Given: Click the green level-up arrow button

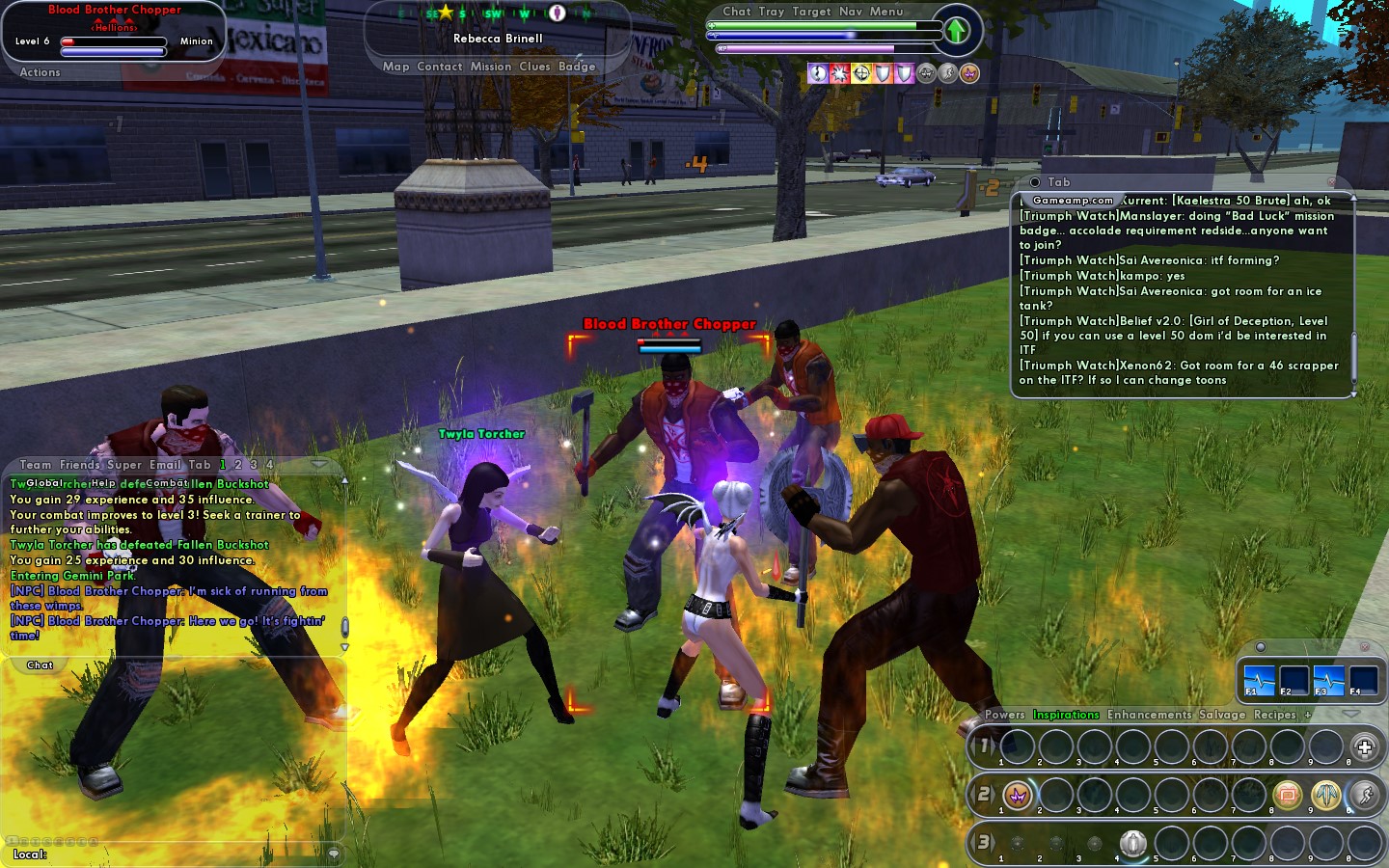Looking at the screenshot, I should pyautogui.click(x=956, y=31).
